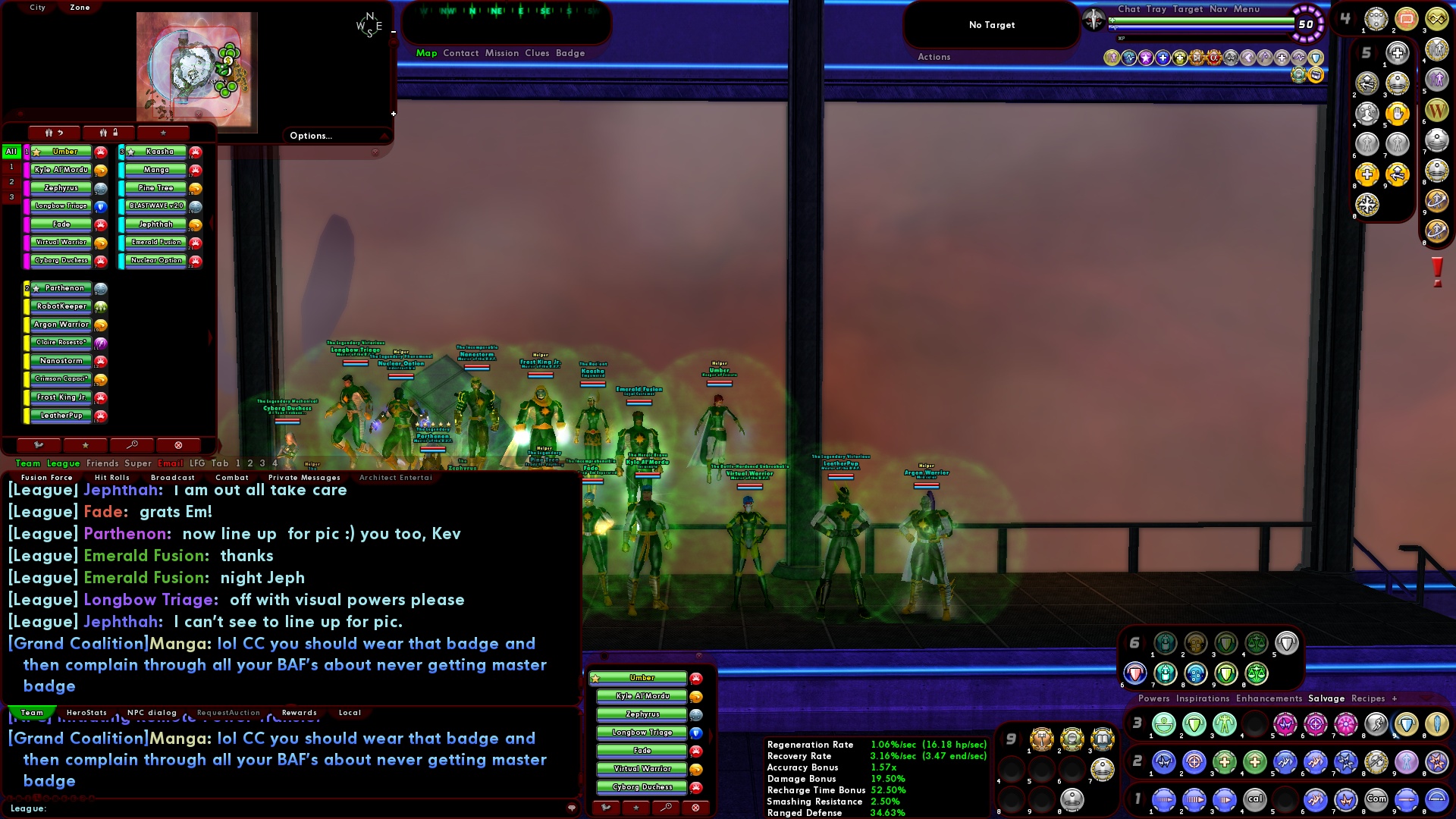Click the golden 'W' power icon in tray 5
Image resolution: width=1456 pixels, height=819 pixels.
click(x=1438, y=111)
